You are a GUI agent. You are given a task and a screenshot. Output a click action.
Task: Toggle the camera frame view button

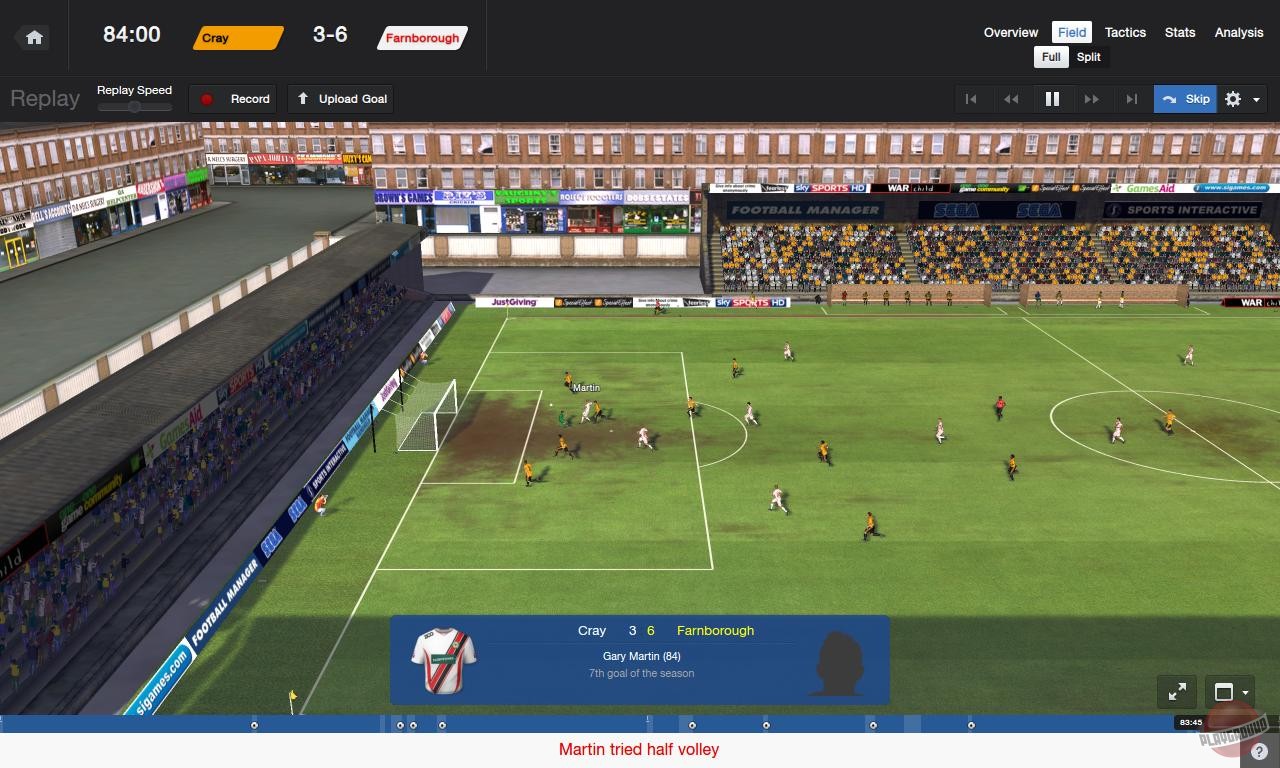(1224, 692)
